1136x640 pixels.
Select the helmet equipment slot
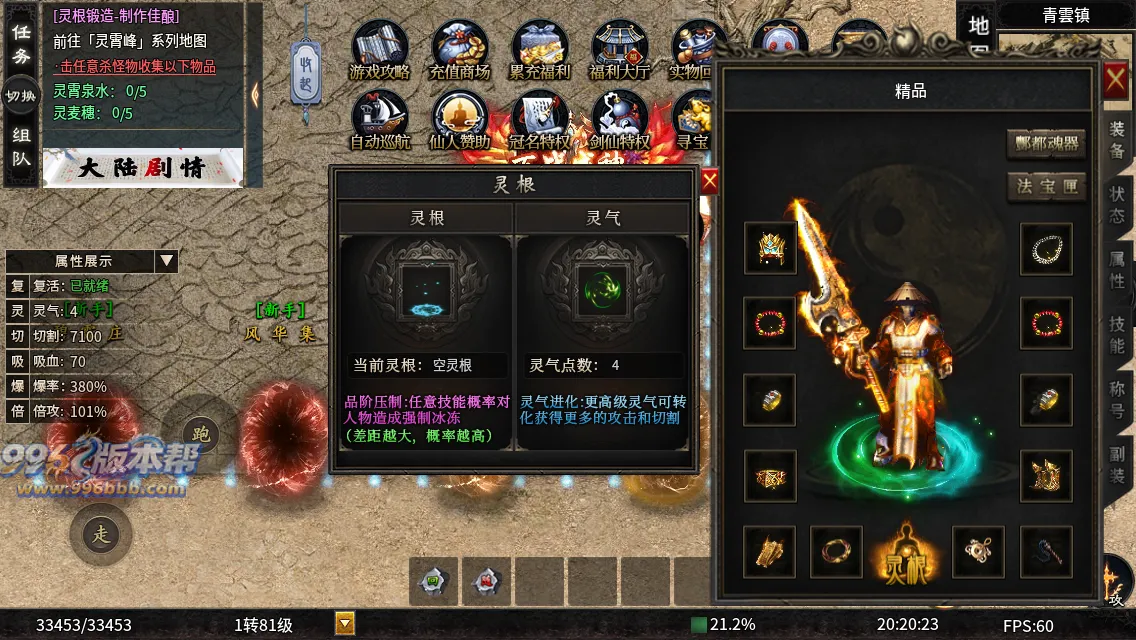point(770,248)
